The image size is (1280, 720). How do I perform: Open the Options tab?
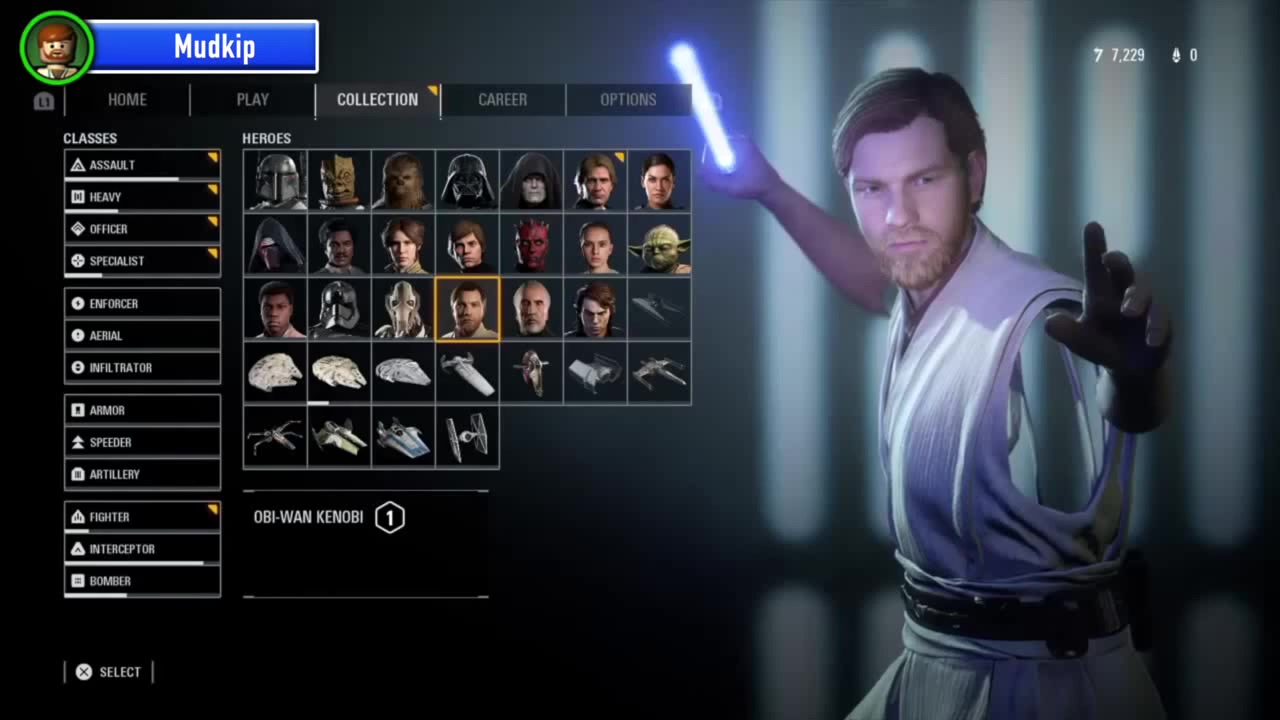(x=628, y=100)
